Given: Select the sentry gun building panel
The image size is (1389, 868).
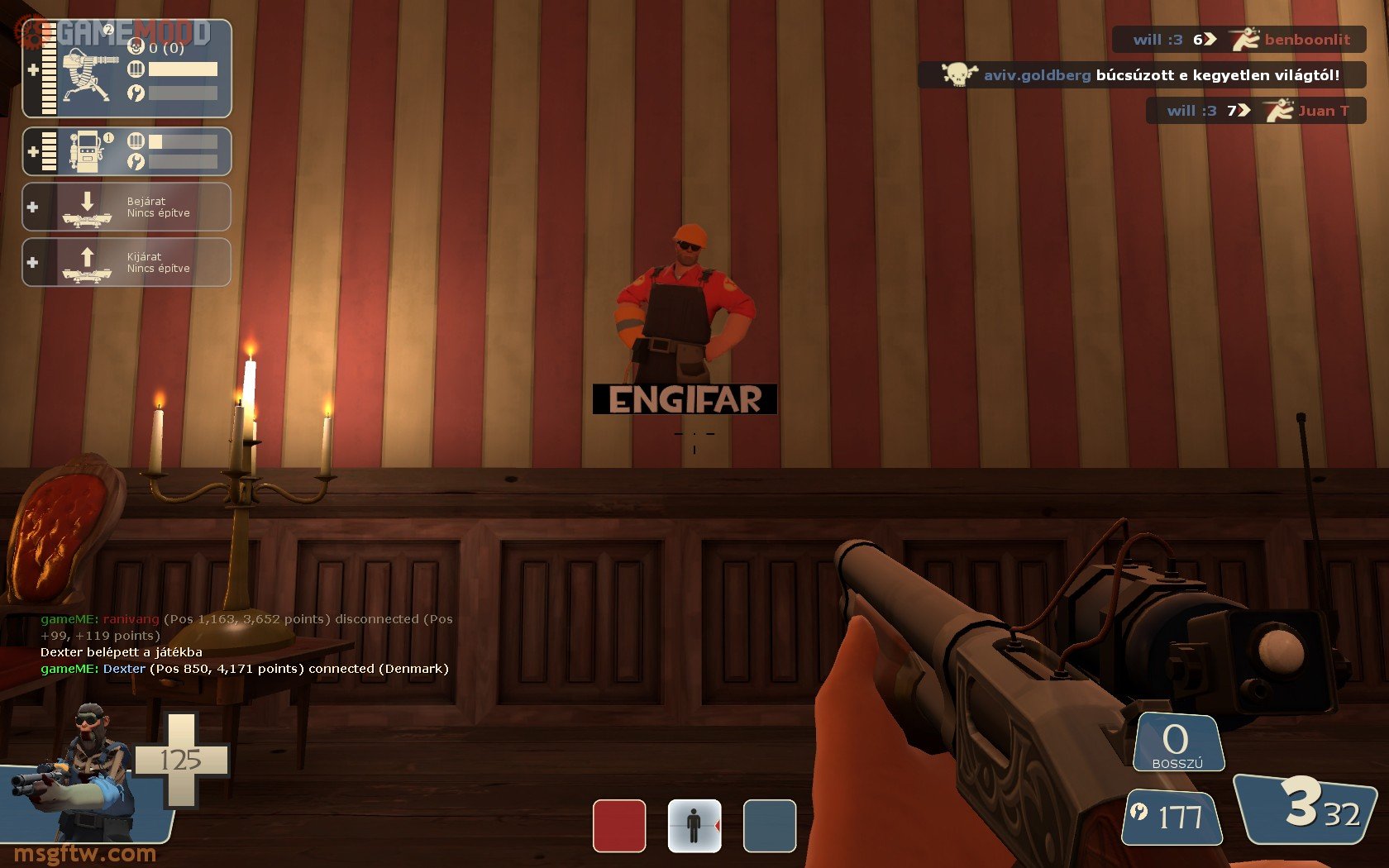Looking at the screenshot, I should coord(126,69).
